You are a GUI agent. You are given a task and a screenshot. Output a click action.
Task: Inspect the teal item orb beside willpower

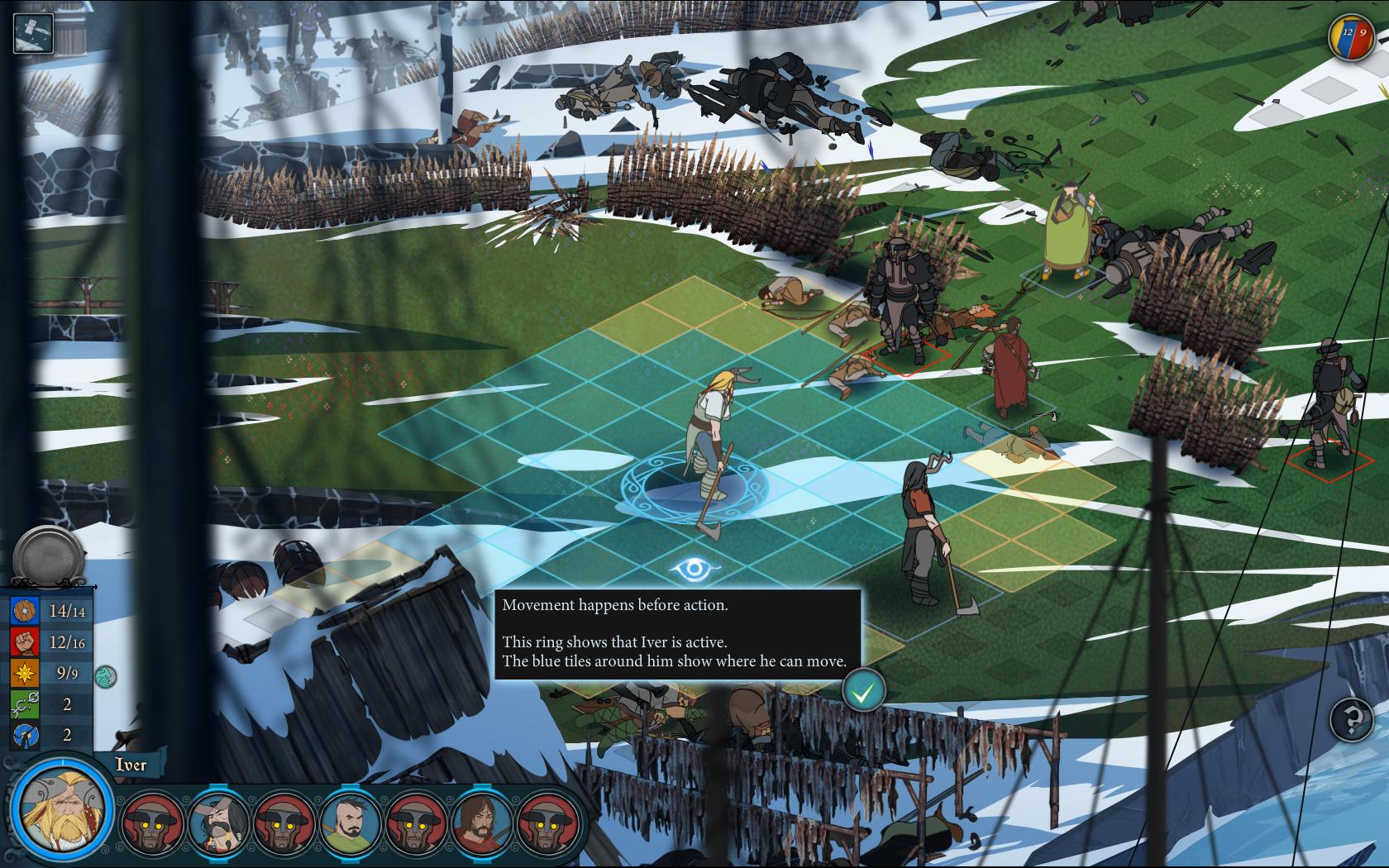[x=106, y=676]
